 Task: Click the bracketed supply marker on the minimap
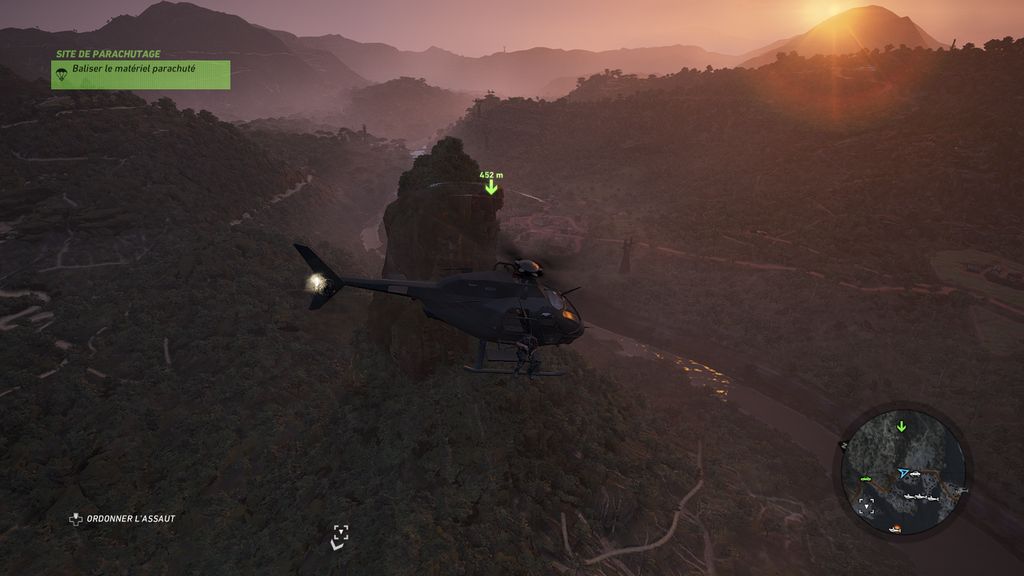(x=866, y=505)
